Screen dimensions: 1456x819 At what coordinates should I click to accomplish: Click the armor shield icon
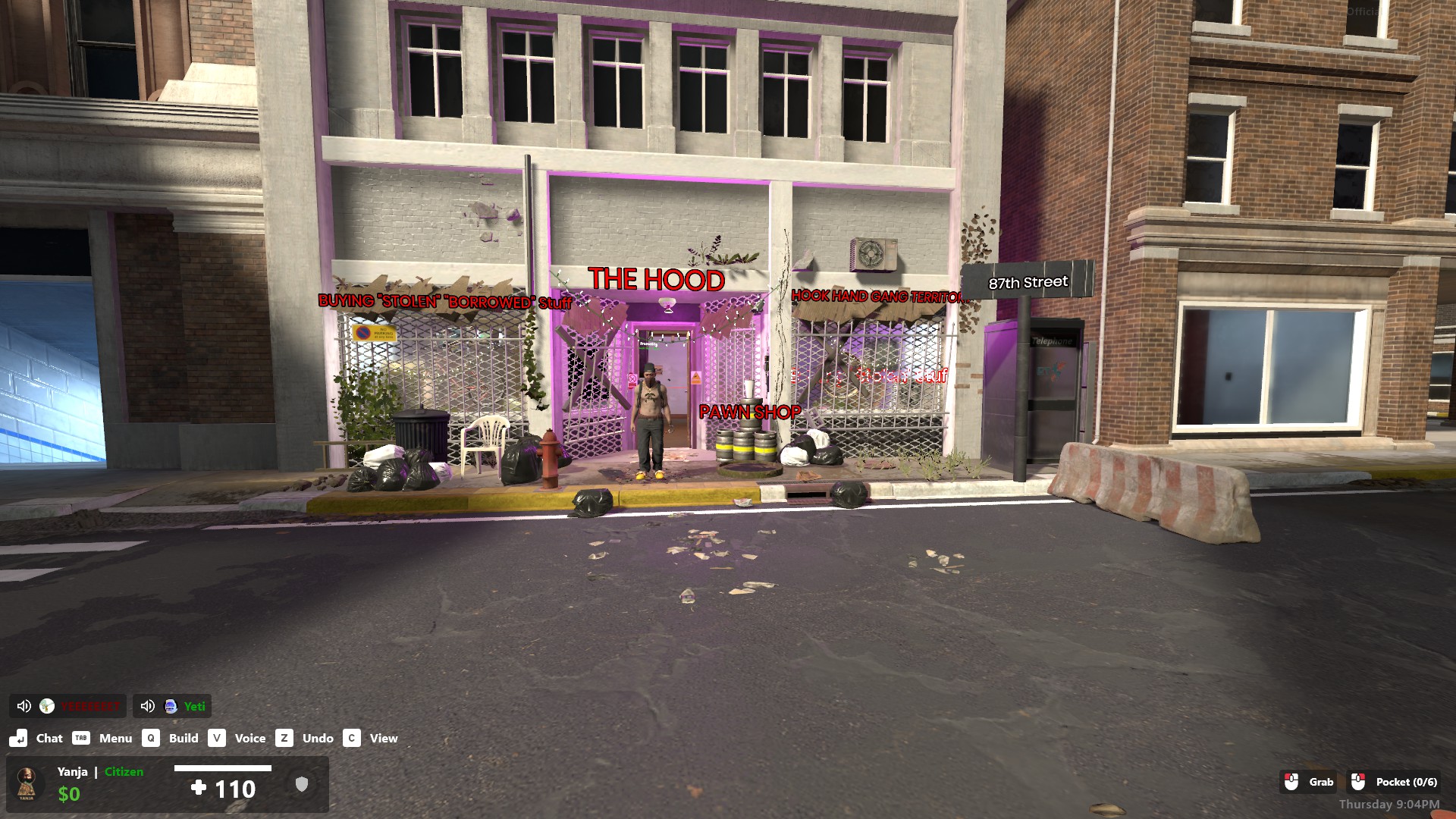coord(302,784)
